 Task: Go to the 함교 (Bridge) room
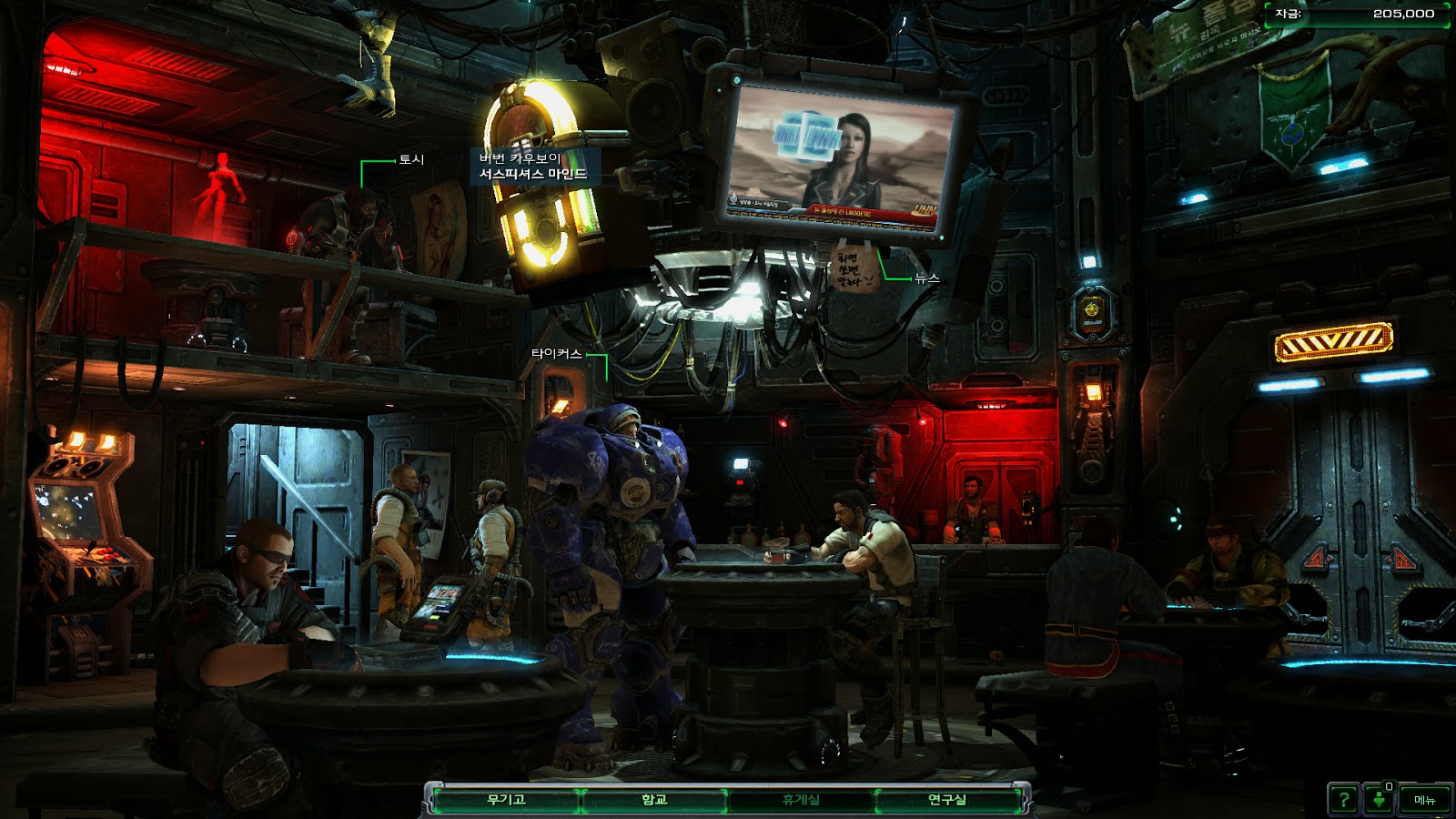(654, 800)
